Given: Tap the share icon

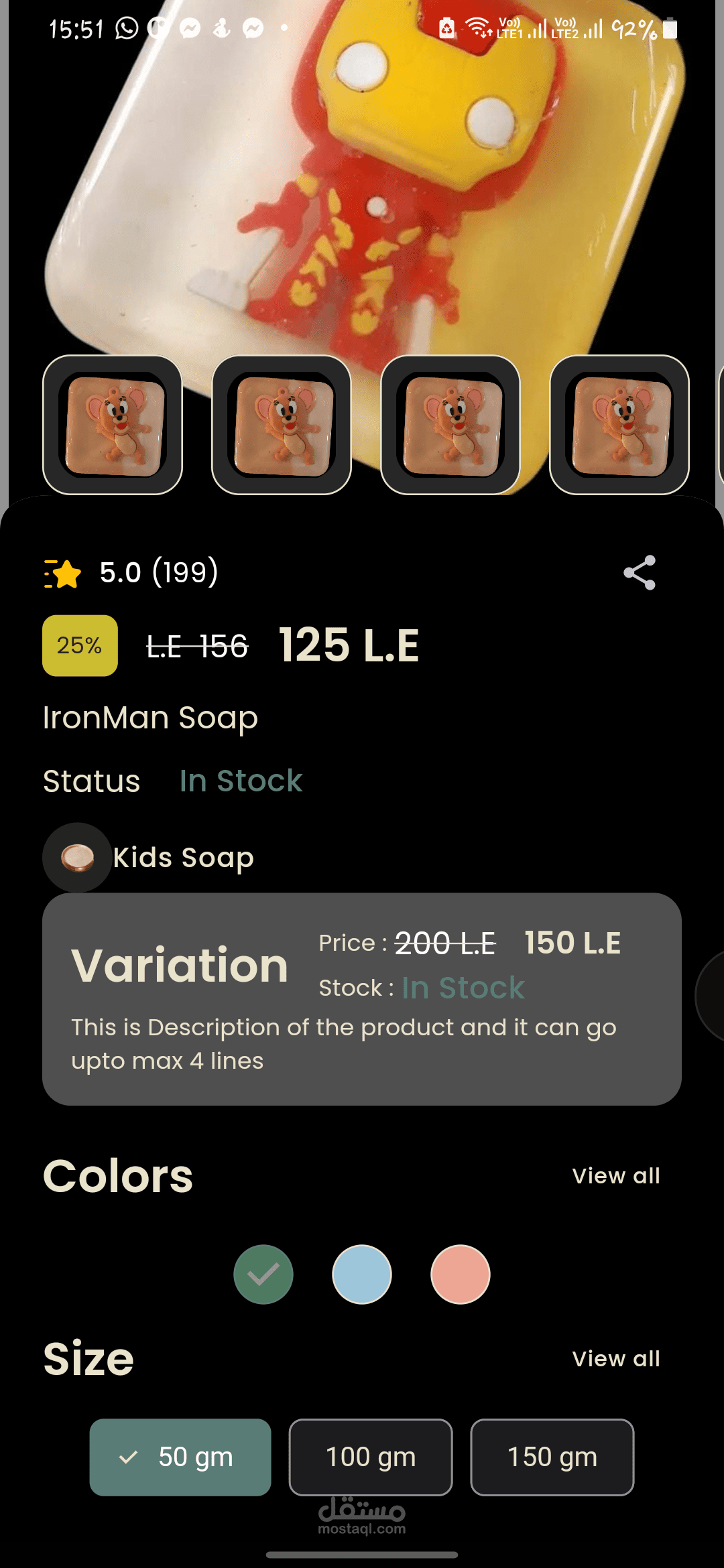Looking at the screenshot, I should pos(640,573).
